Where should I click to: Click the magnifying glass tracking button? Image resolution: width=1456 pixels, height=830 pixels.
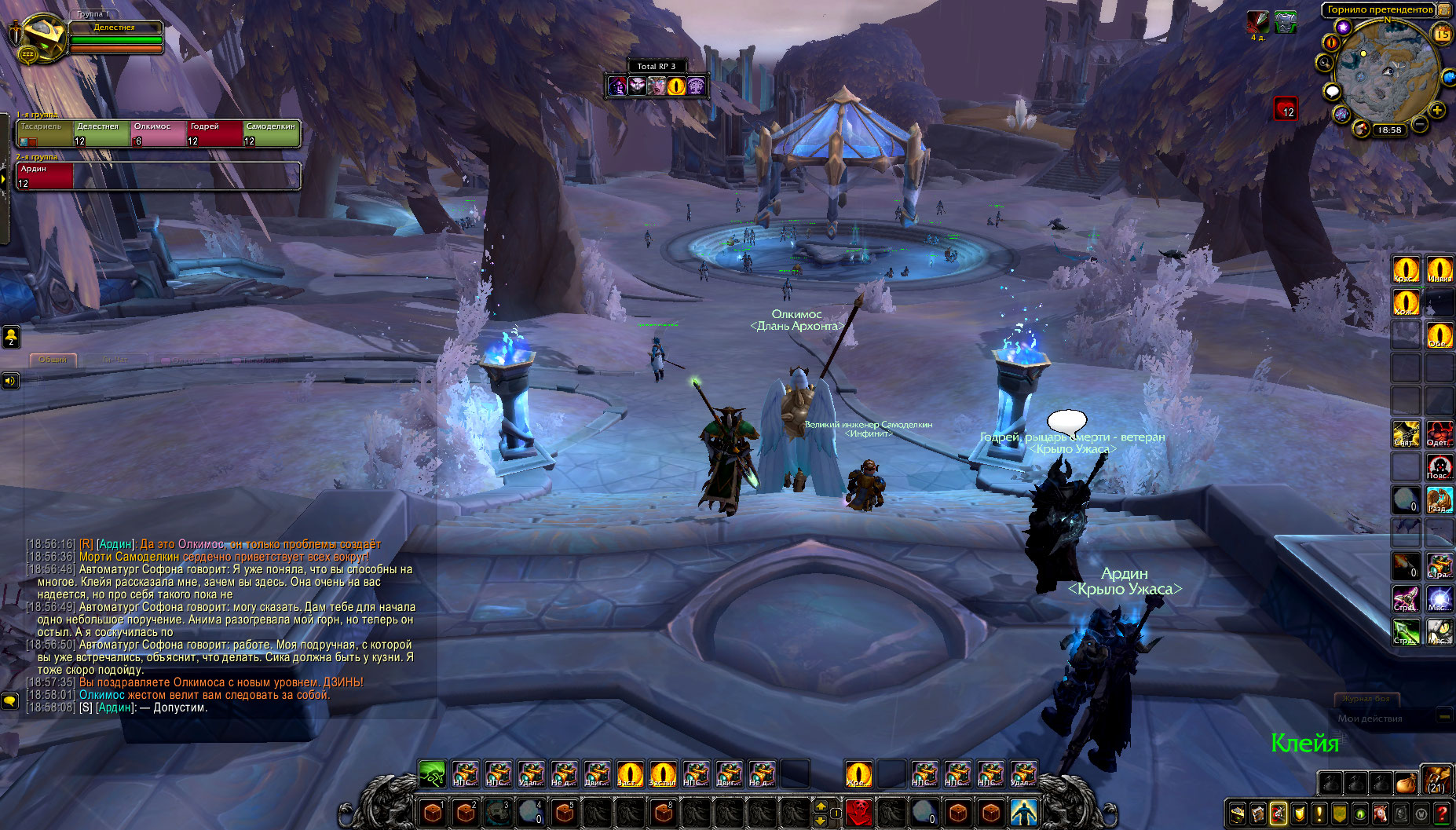pyautogui.click(x=1325, y=63)
